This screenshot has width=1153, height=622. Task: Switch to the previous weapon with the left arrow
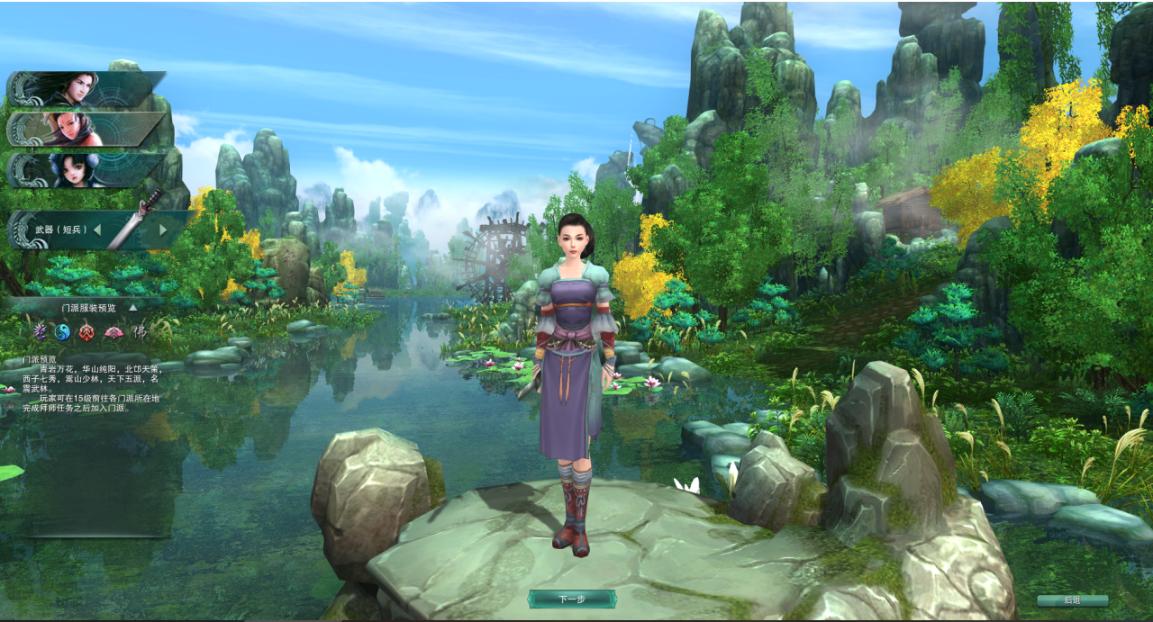[x=98, y=230]
